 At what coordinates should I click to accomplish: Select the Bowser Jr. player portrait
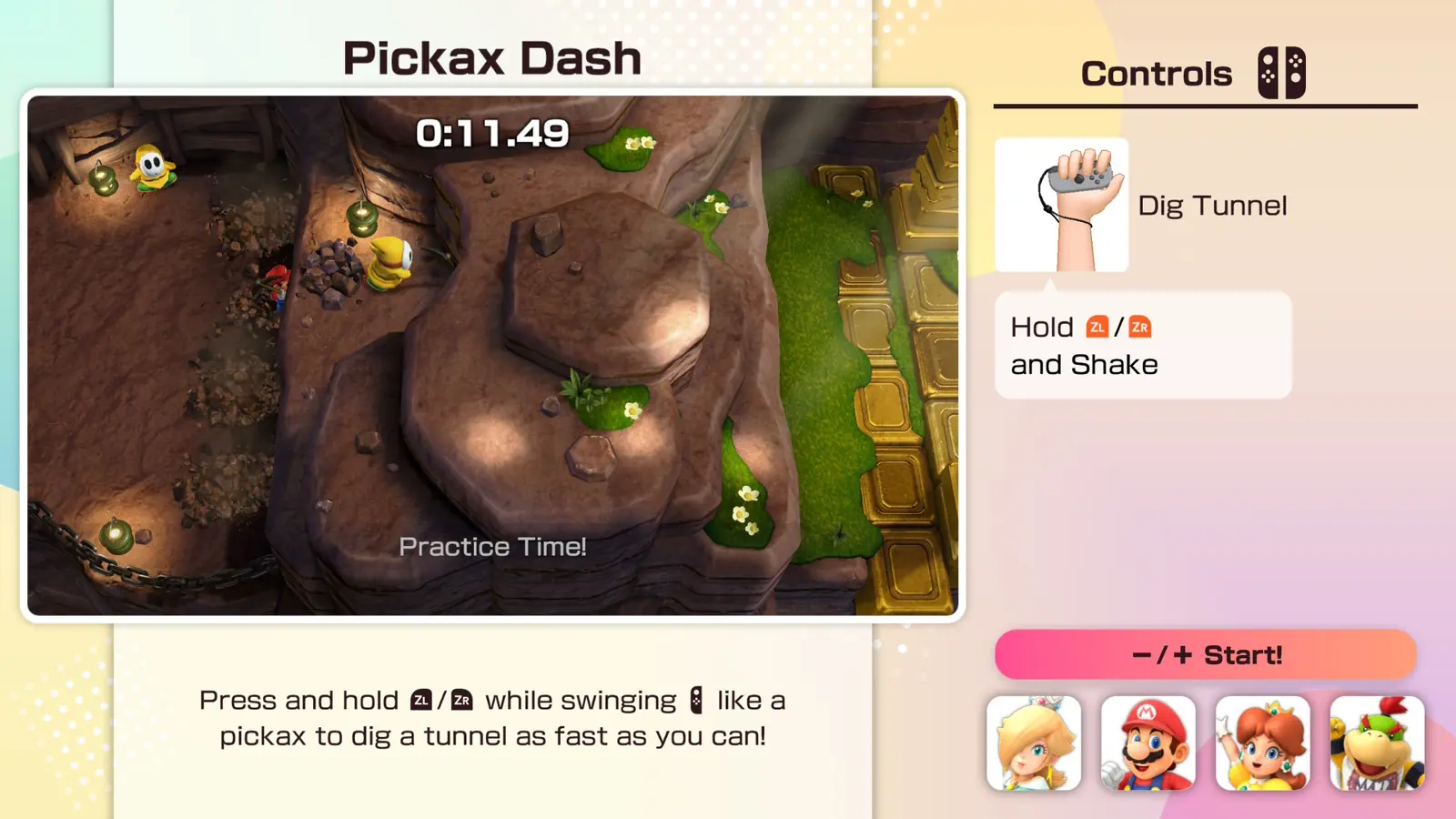(x=1377, y=743)
